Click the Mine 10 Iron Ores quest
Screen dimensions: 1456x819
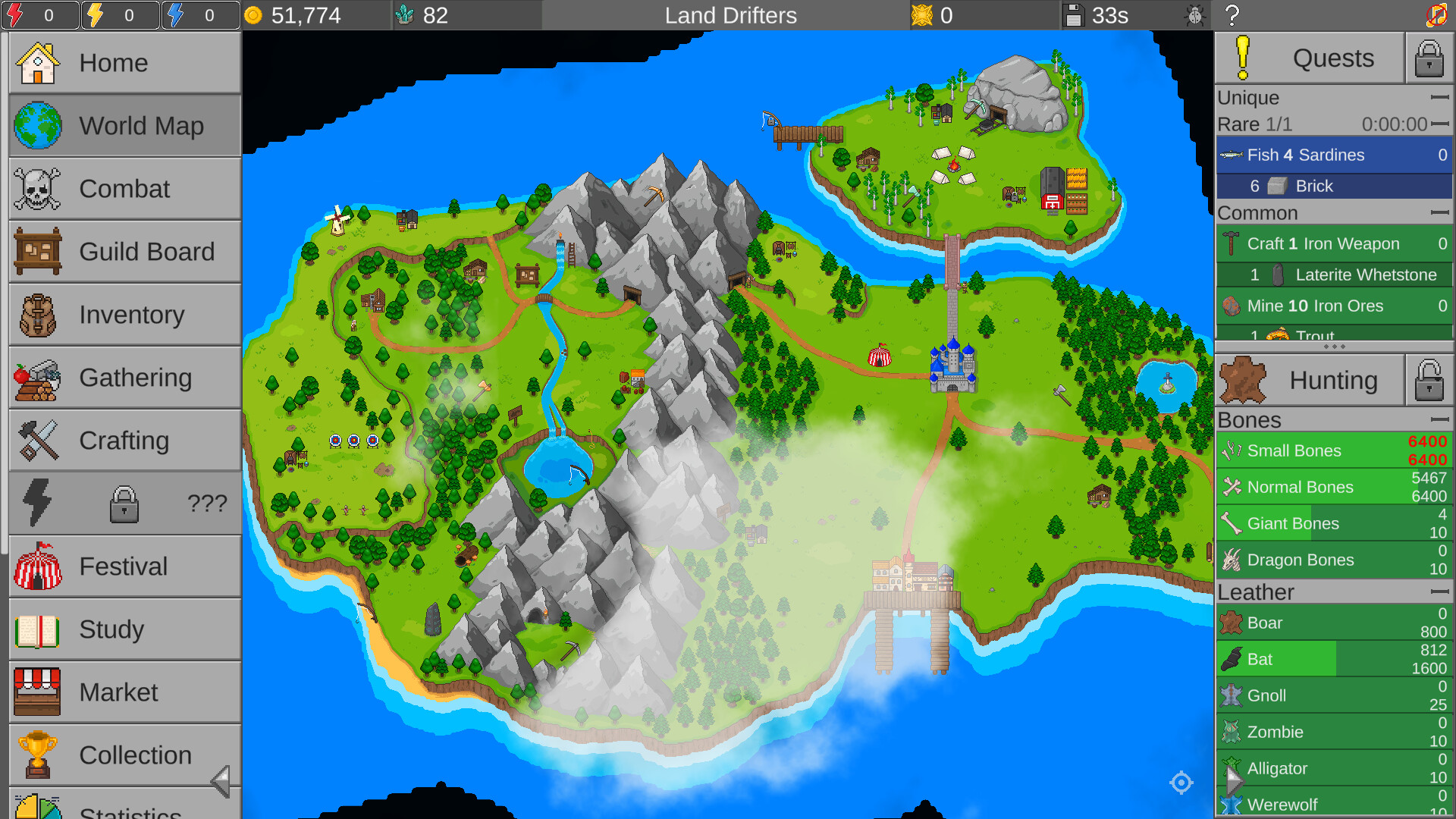coord(1335,306)
